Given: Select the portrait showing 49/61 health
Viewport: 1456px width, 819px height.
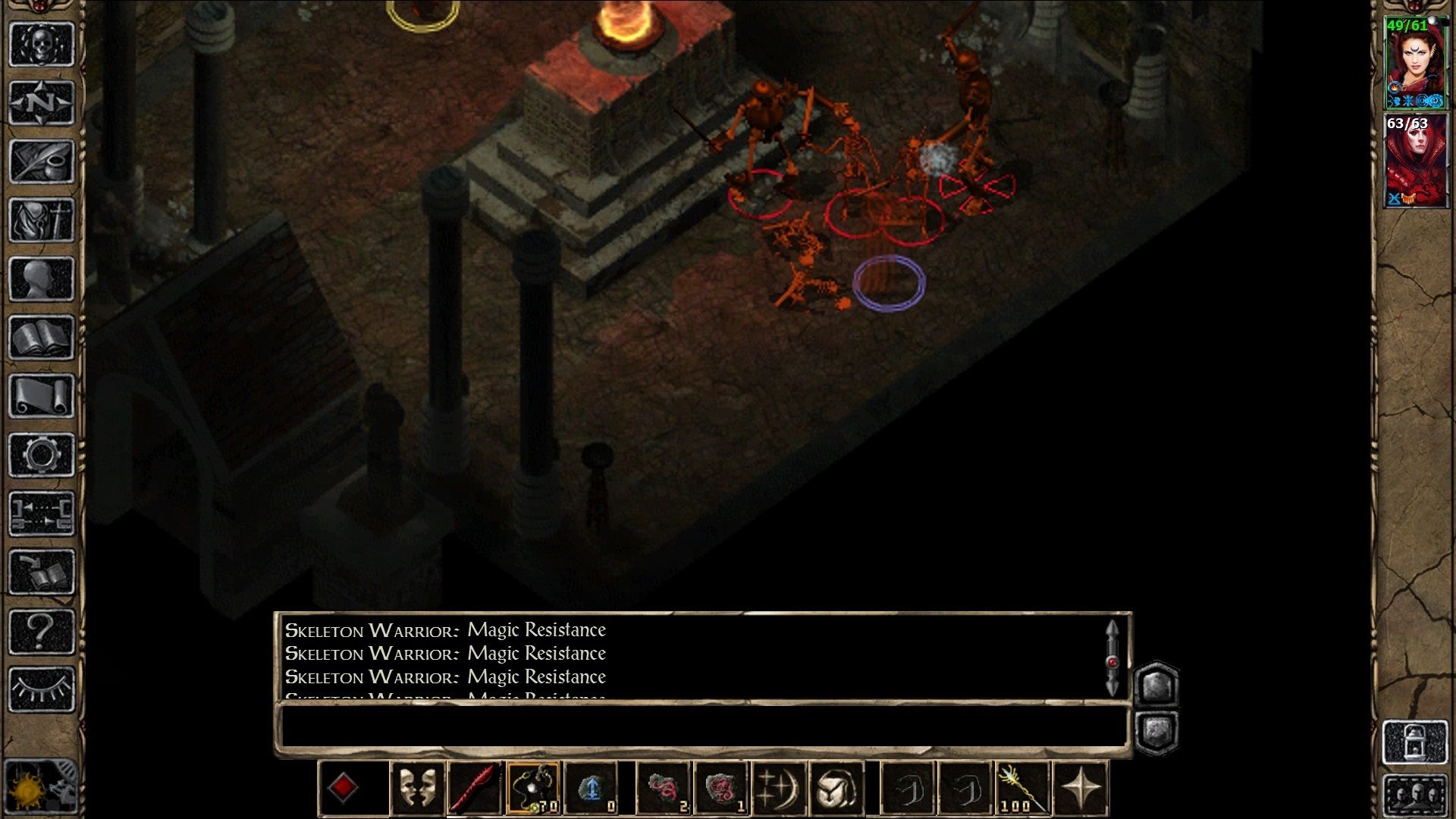Looking at the screenshot, I should click(1417, 57).
